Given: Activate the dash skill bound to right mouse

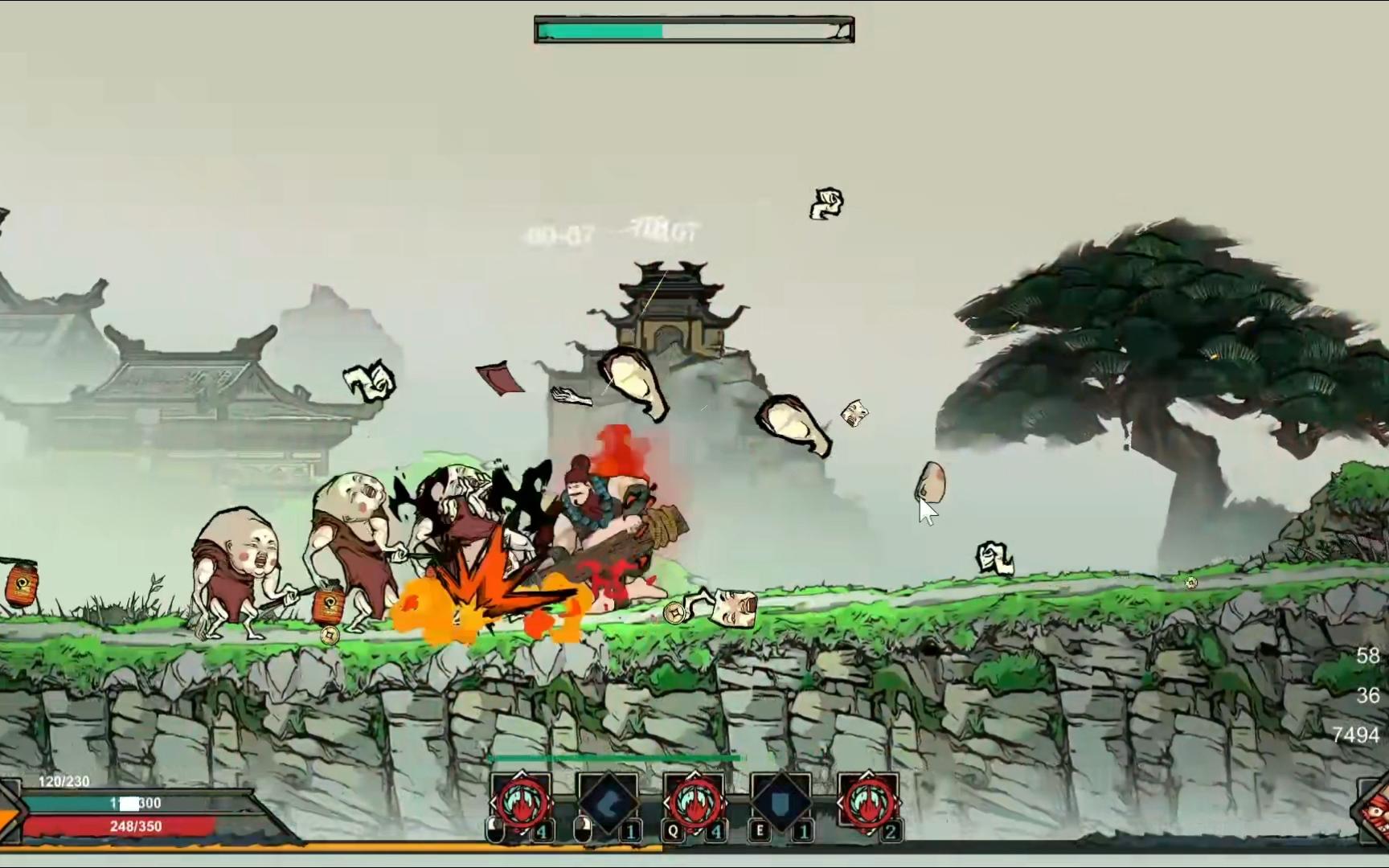Looking at the screenshot, I should pos(608,803).
